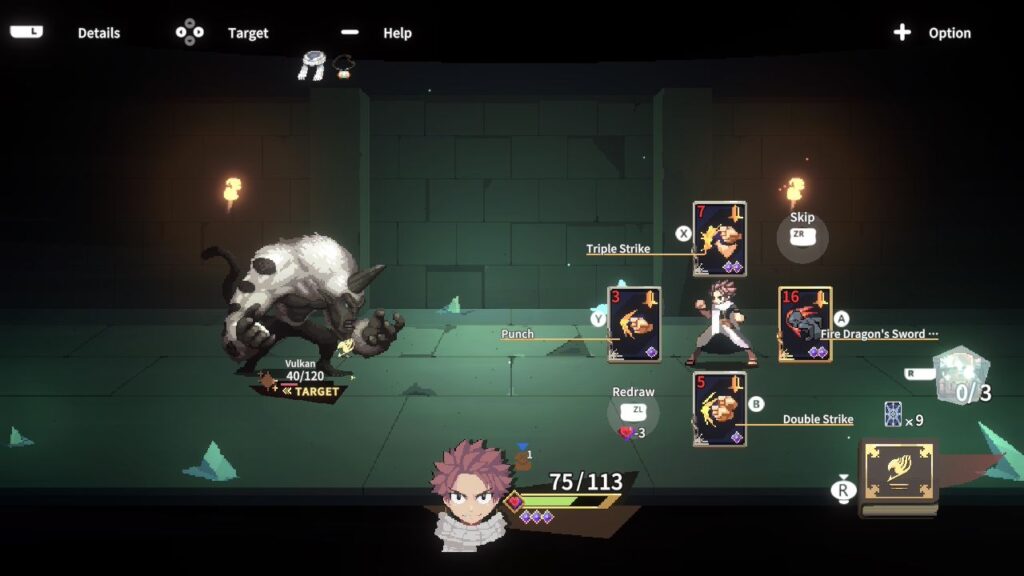Check the remaining deck card count icon

[894, 415]
